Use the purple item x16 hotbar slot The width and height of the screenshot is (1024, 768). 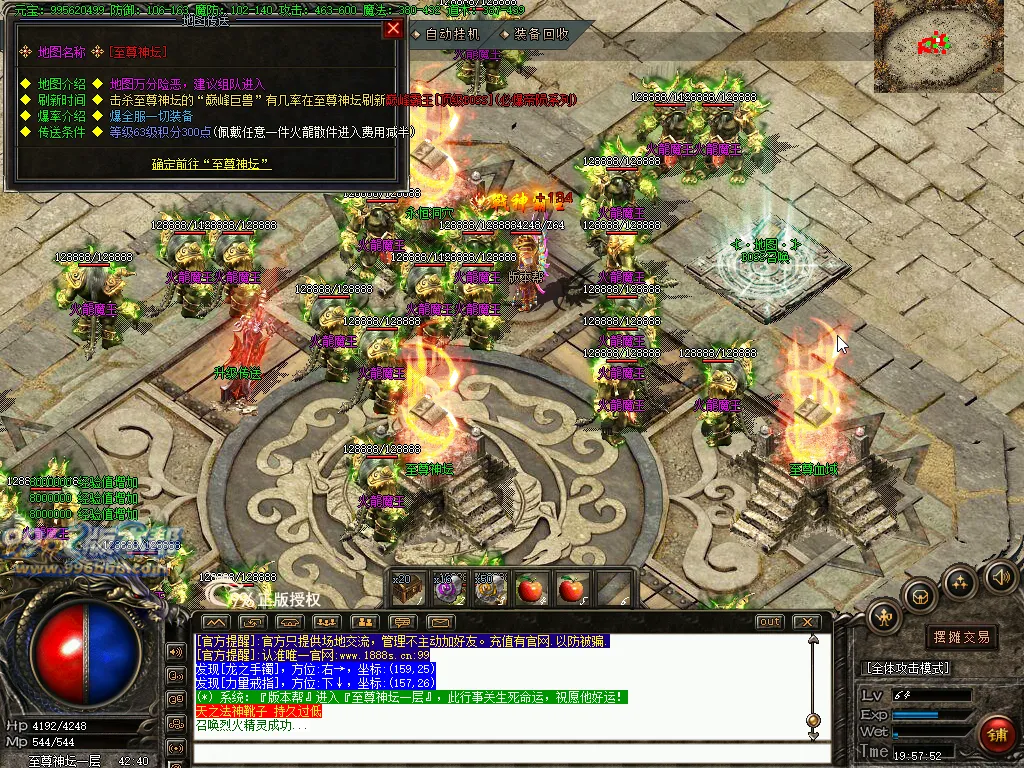coord(448,590)
